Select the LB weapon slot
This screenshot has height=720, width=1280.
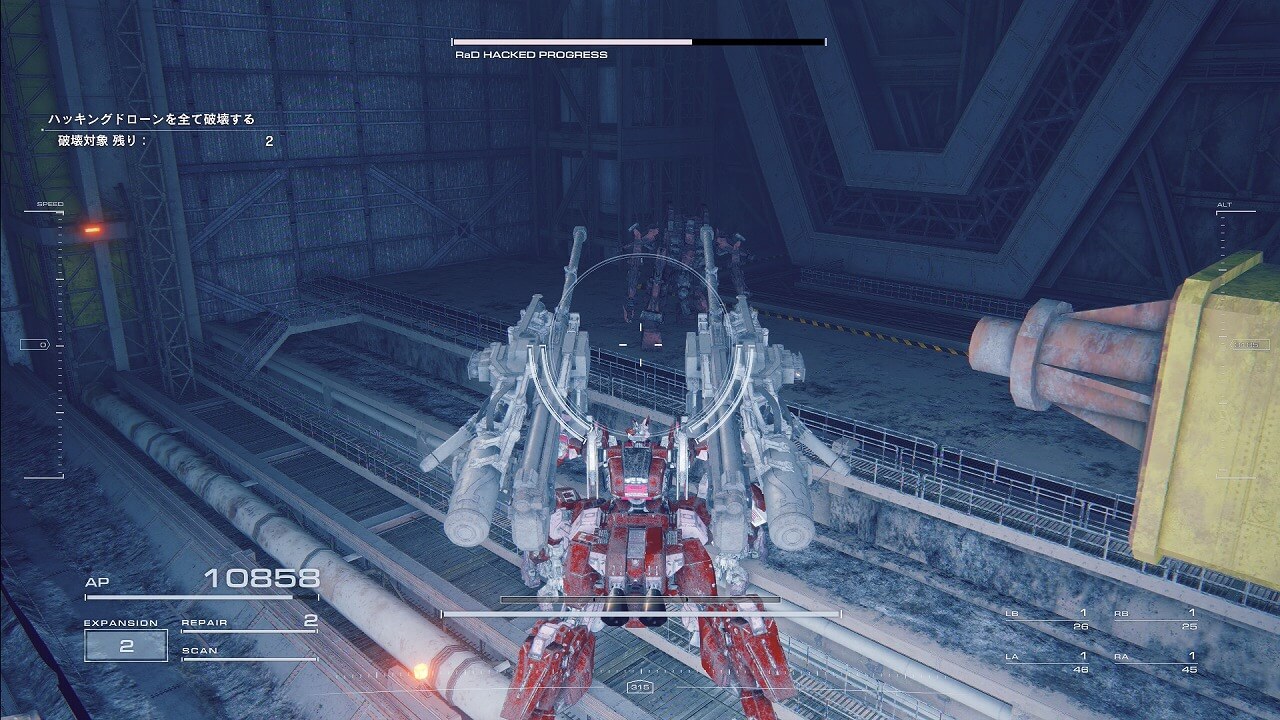pos(1046,619)
